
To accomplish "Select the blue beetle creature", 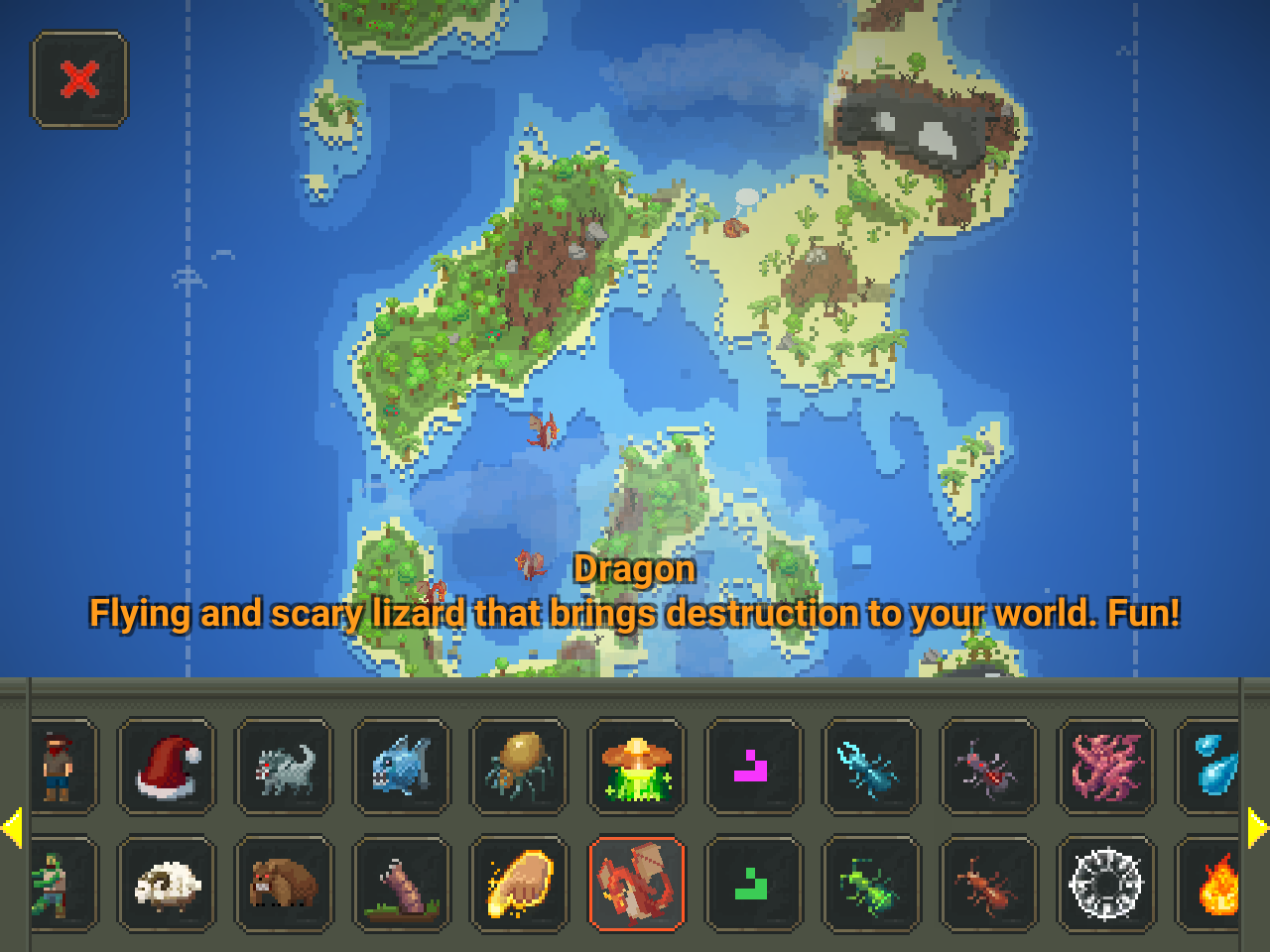I will (x=871, y=767).
